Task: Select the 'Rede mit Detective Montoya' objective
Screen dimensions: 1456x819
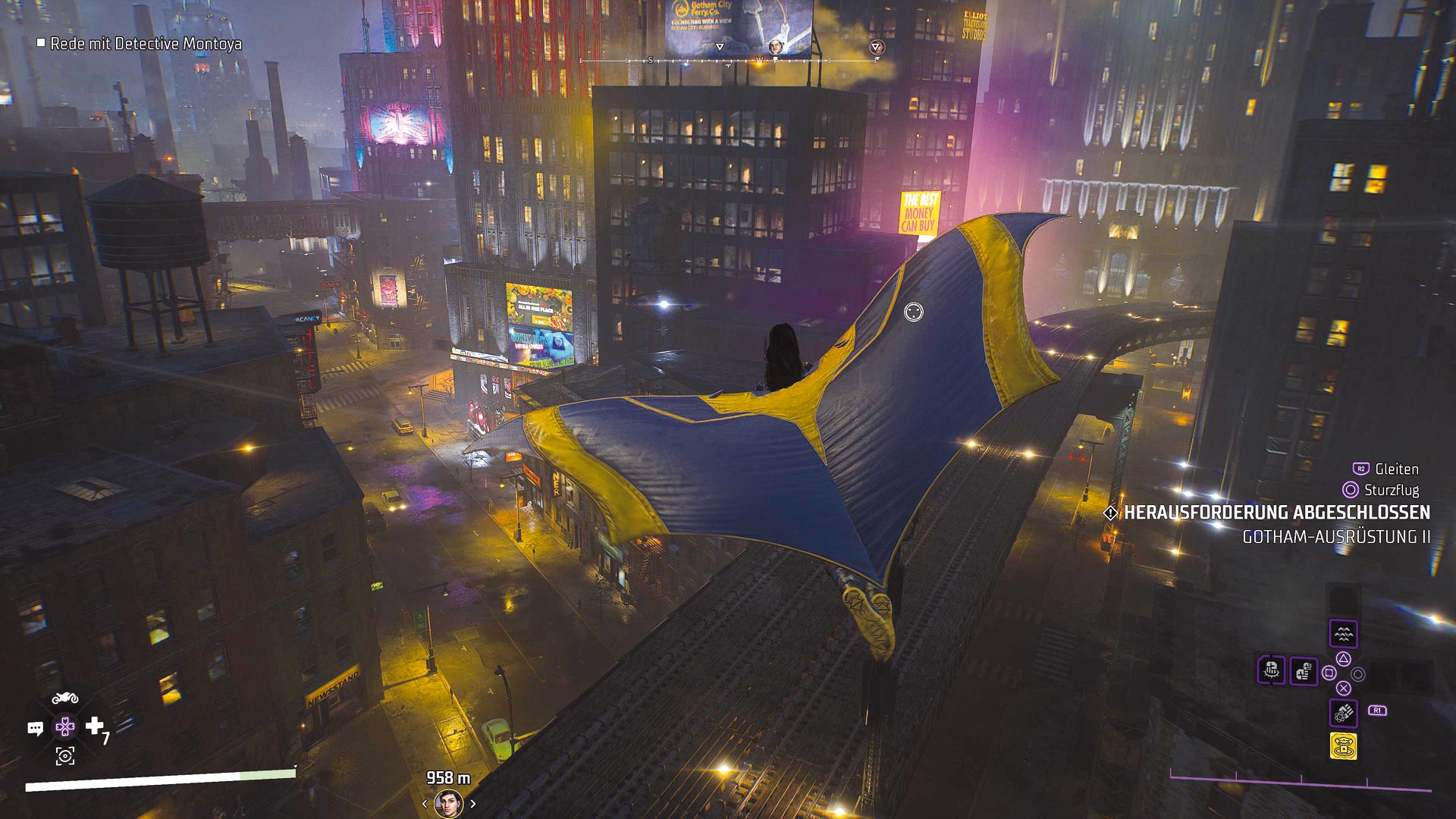Action: pyautogui.click(x=146, y=44)
